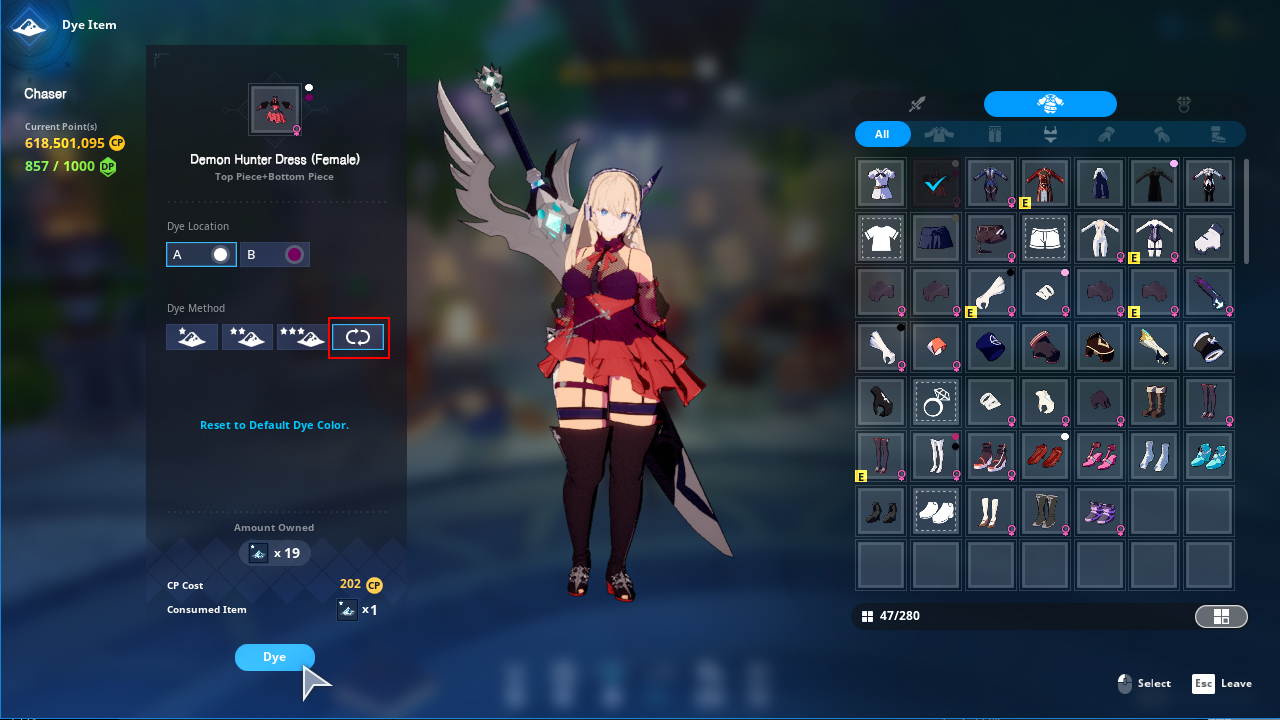Toggle the grid view button

pos(1221,616)
